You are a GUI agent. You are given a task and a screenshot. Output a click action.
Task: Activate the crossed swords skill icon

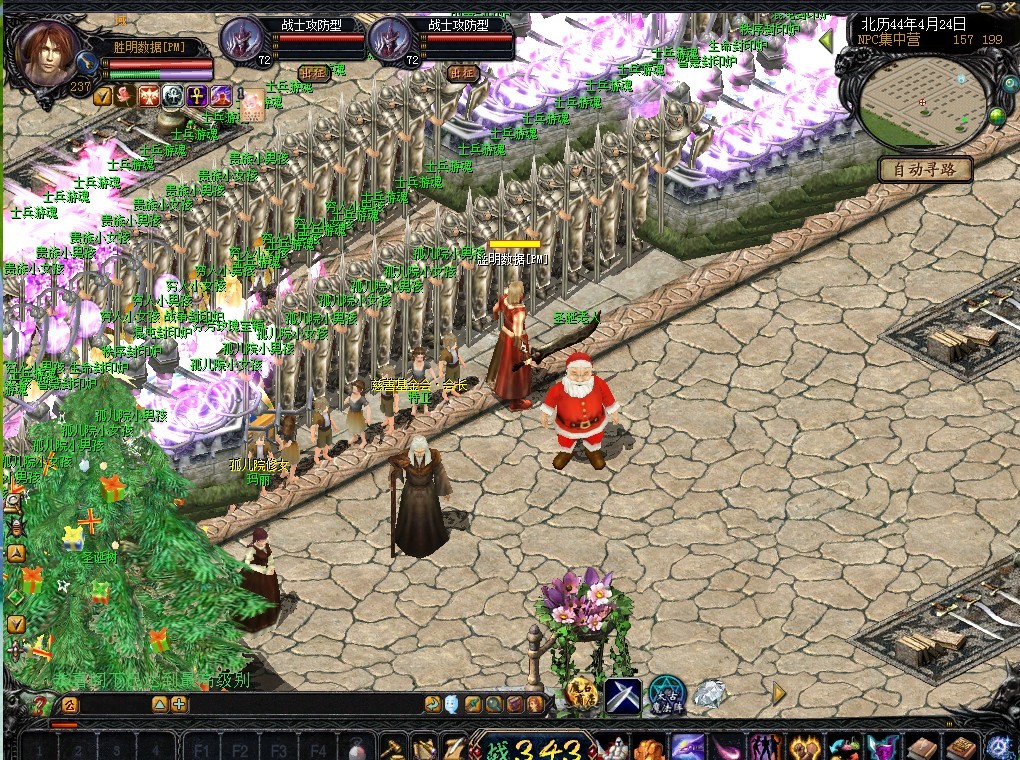[x=623, y=695]
